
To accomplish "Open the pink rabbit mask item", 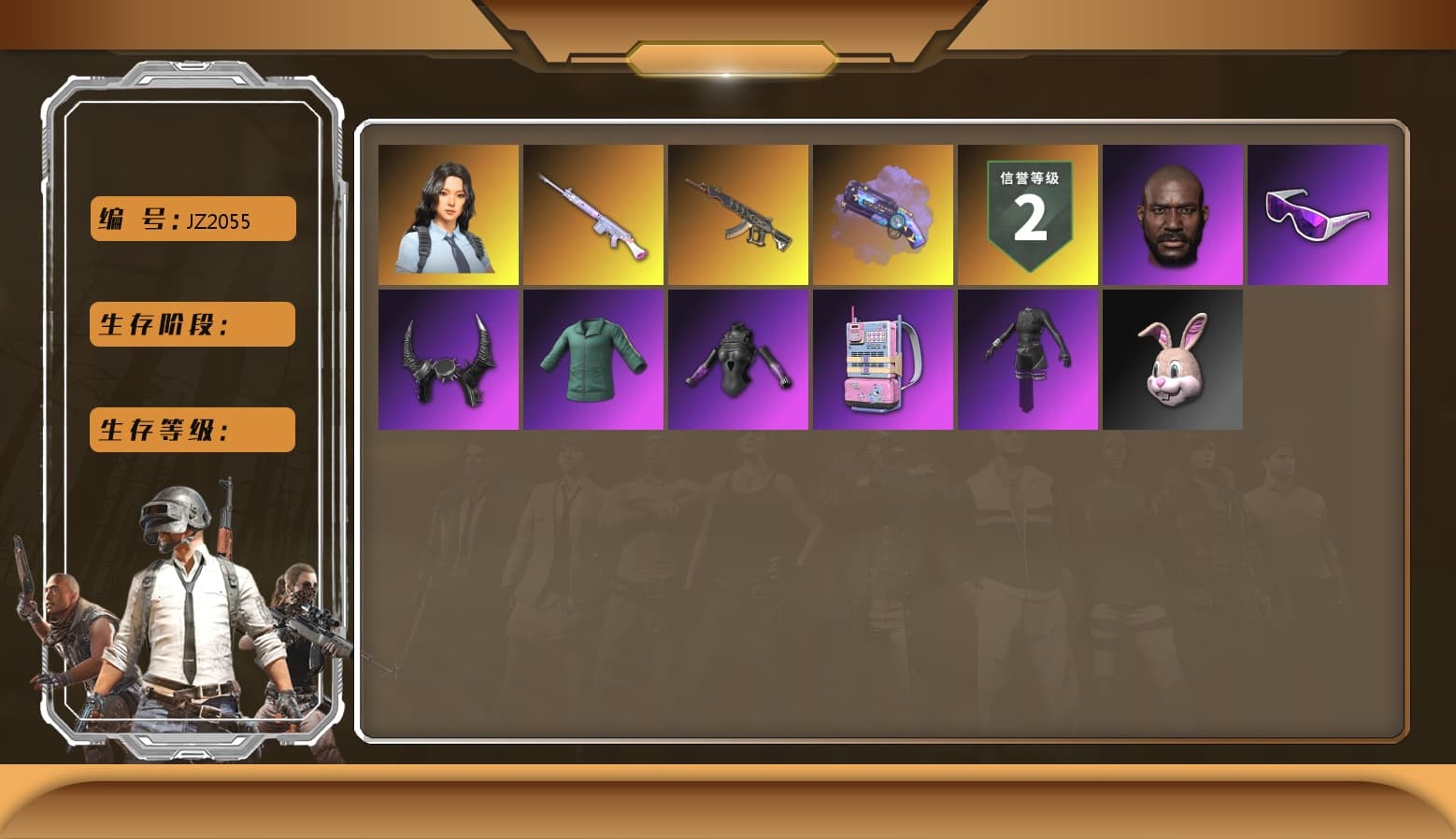I will 1173,360.
